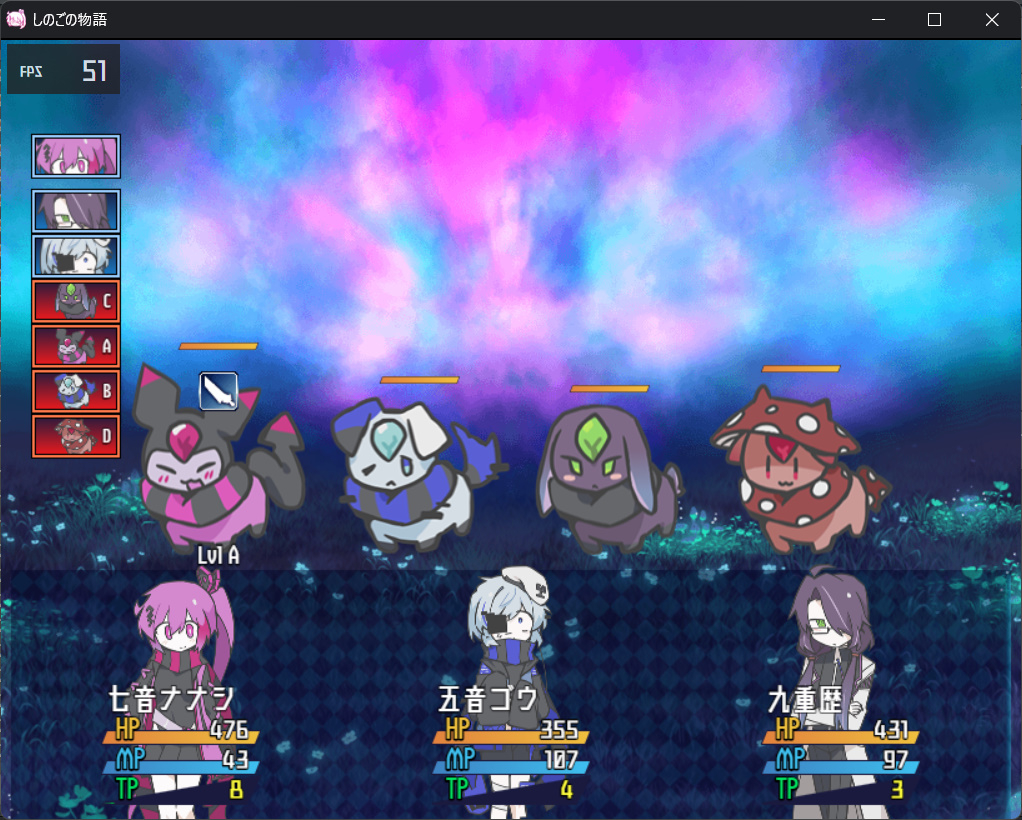This screenshot has height=820, width=1022.
Task: Click enemy A in the turn order list
Action: click(76, 346)
